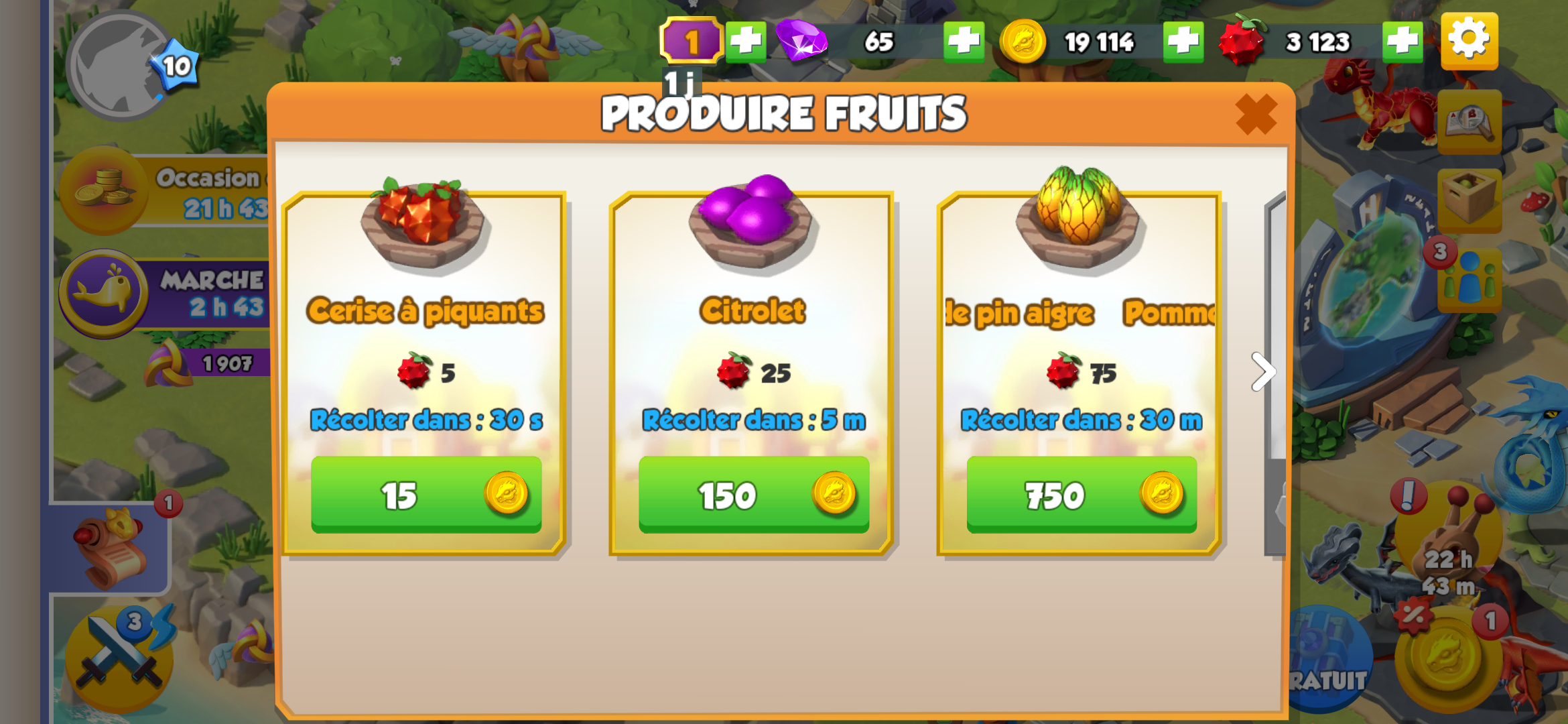The height and width of the screenshot is (724, 1568).
Task: Open the quest scroll
Action: click(111, 548)
